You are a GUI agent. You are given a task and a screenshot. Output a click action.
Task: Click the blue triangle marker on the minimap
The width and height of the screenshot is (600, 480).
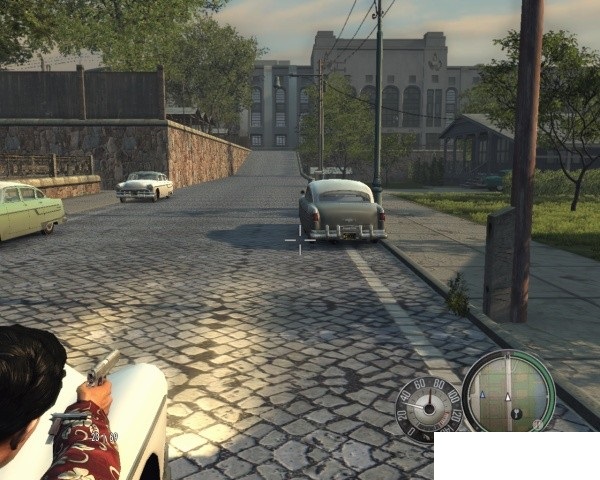[482, 395]
